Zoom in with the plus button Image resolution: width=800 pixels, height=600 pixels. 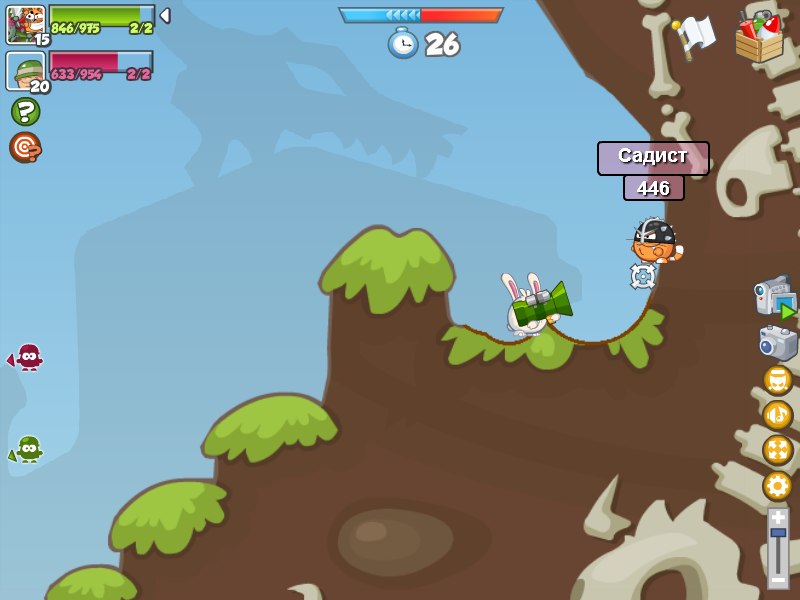(x=778, y=517)
